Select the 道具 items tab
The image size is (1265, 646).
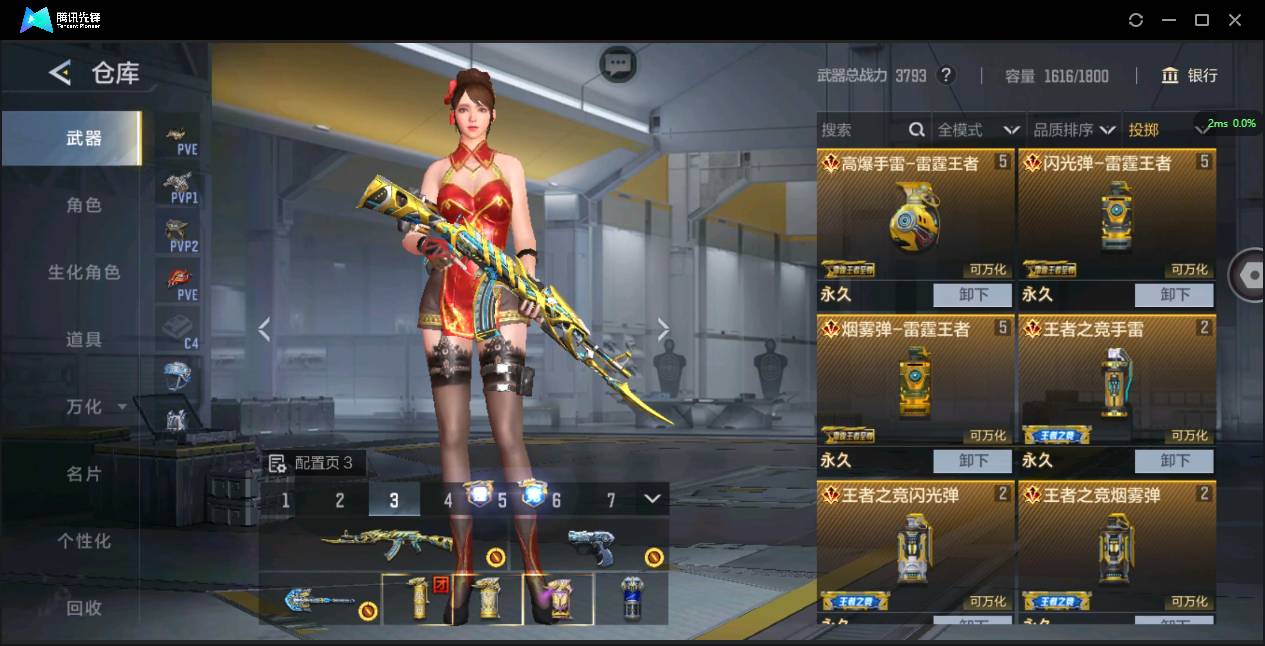[x=84, y=339]
